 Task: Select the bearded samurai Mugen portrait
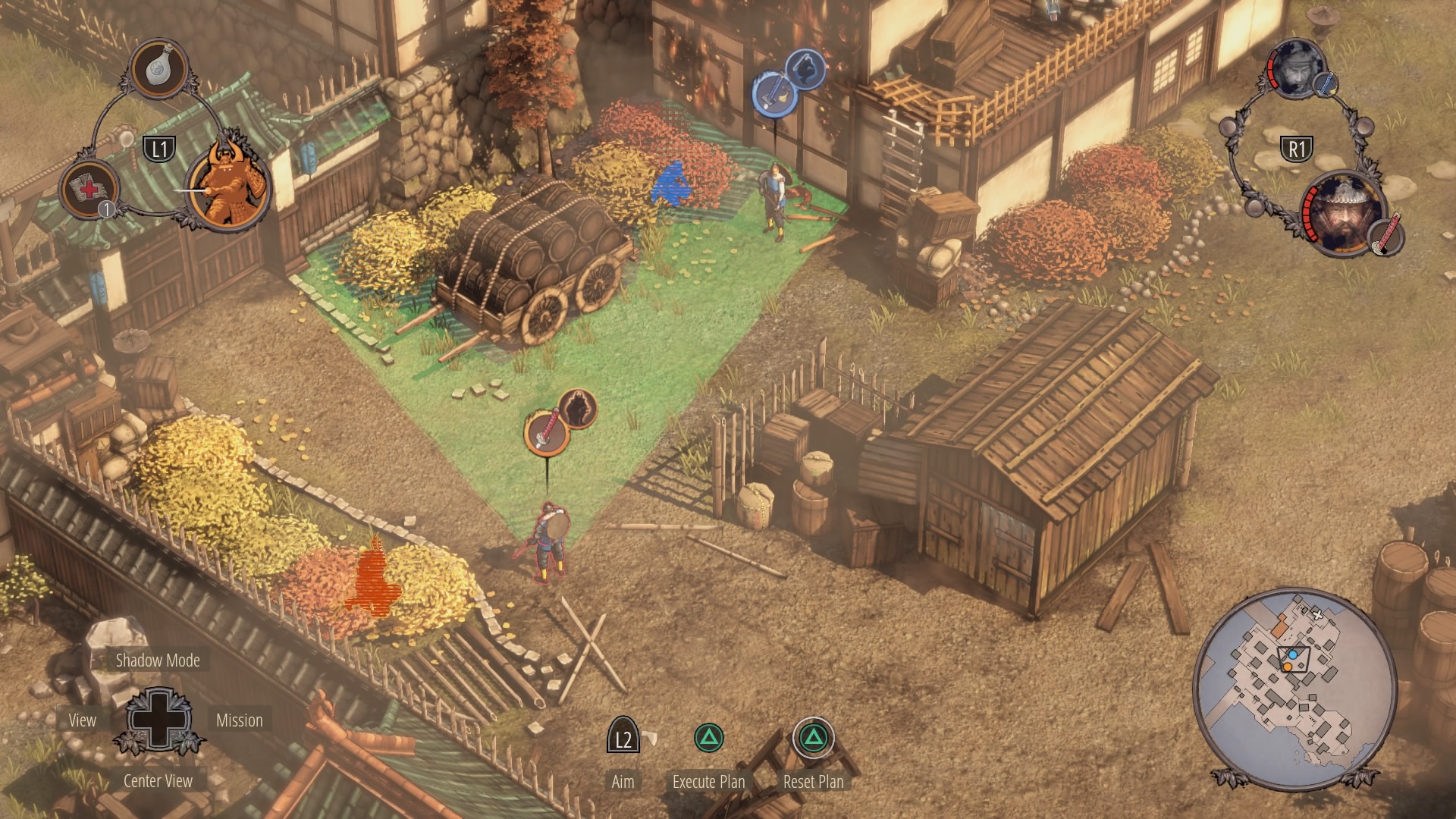pos(1342,215)
